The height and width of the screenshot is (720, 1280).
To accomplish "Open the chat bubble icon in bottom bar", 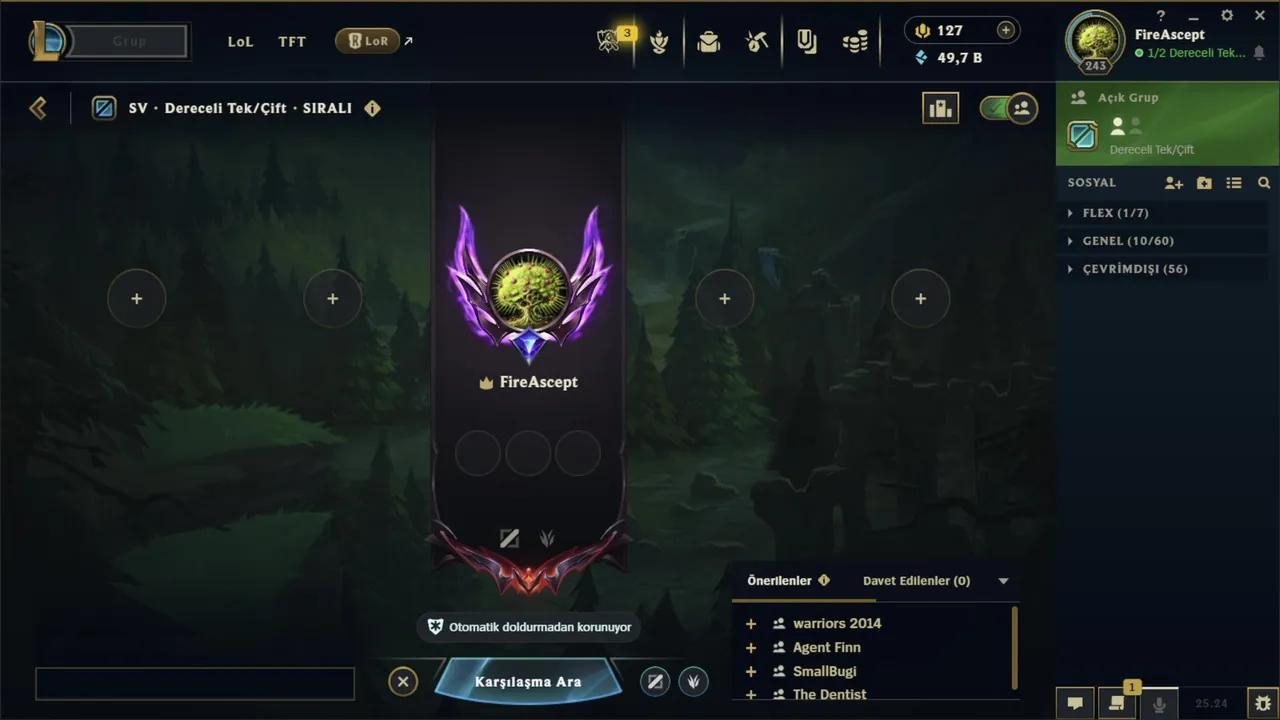I will 1075,704.
